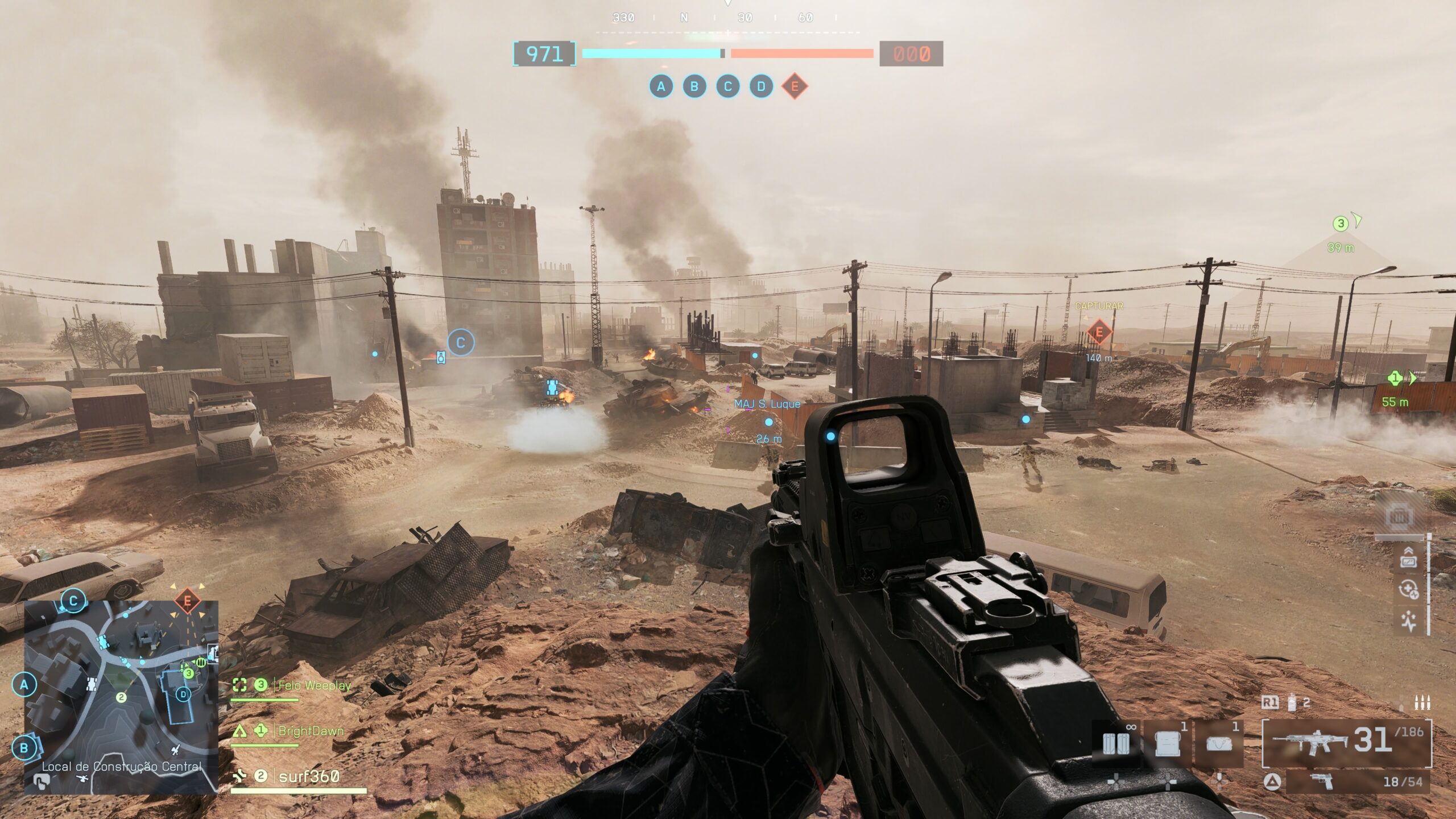Viewport: 1456px width, 819px height.
Task: Select the twin plates gadget slot
Action: 1115,743
